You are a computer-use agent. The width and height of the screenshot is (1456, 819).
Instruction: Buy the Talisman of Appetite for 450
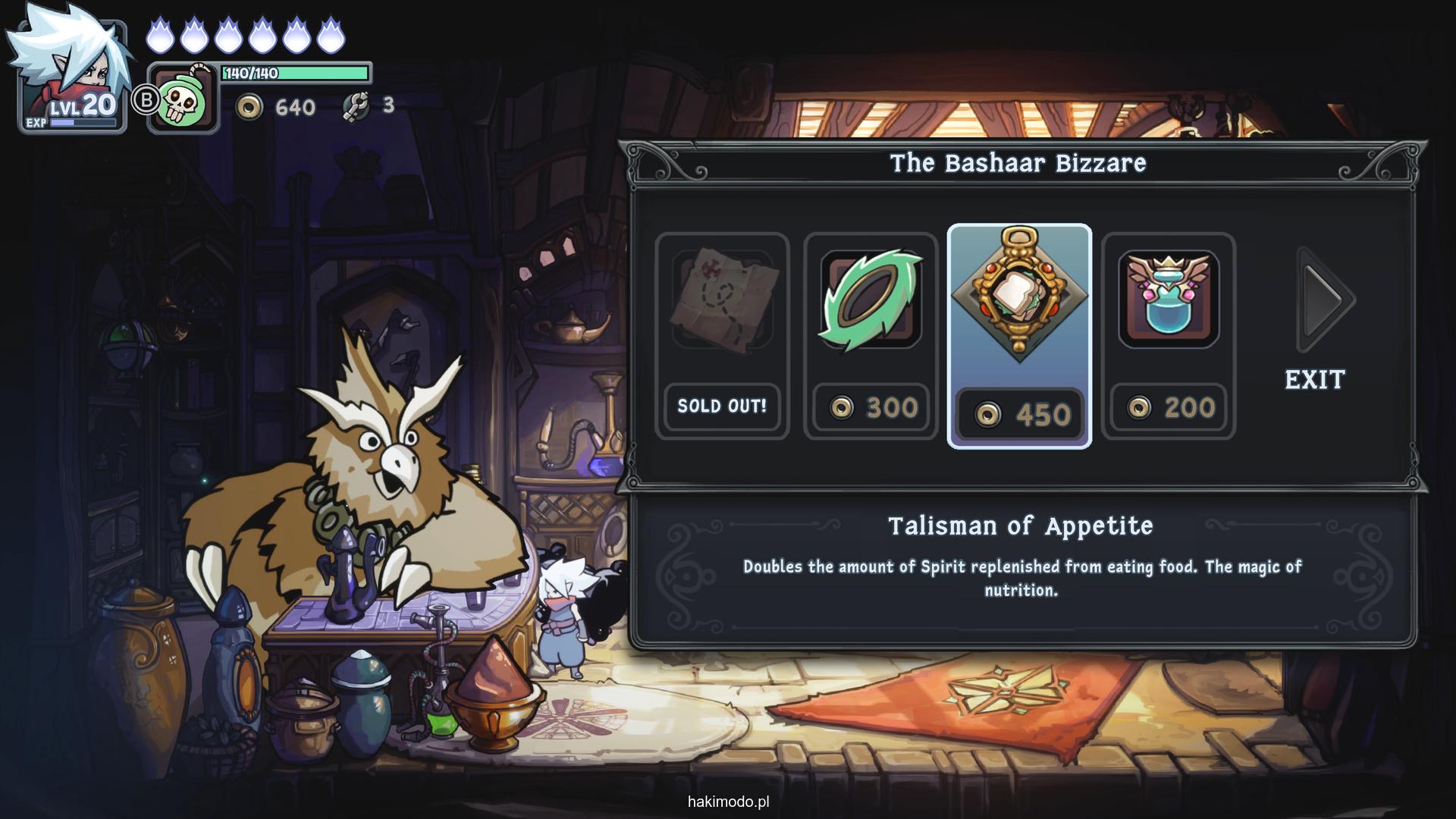[1019, 337]
